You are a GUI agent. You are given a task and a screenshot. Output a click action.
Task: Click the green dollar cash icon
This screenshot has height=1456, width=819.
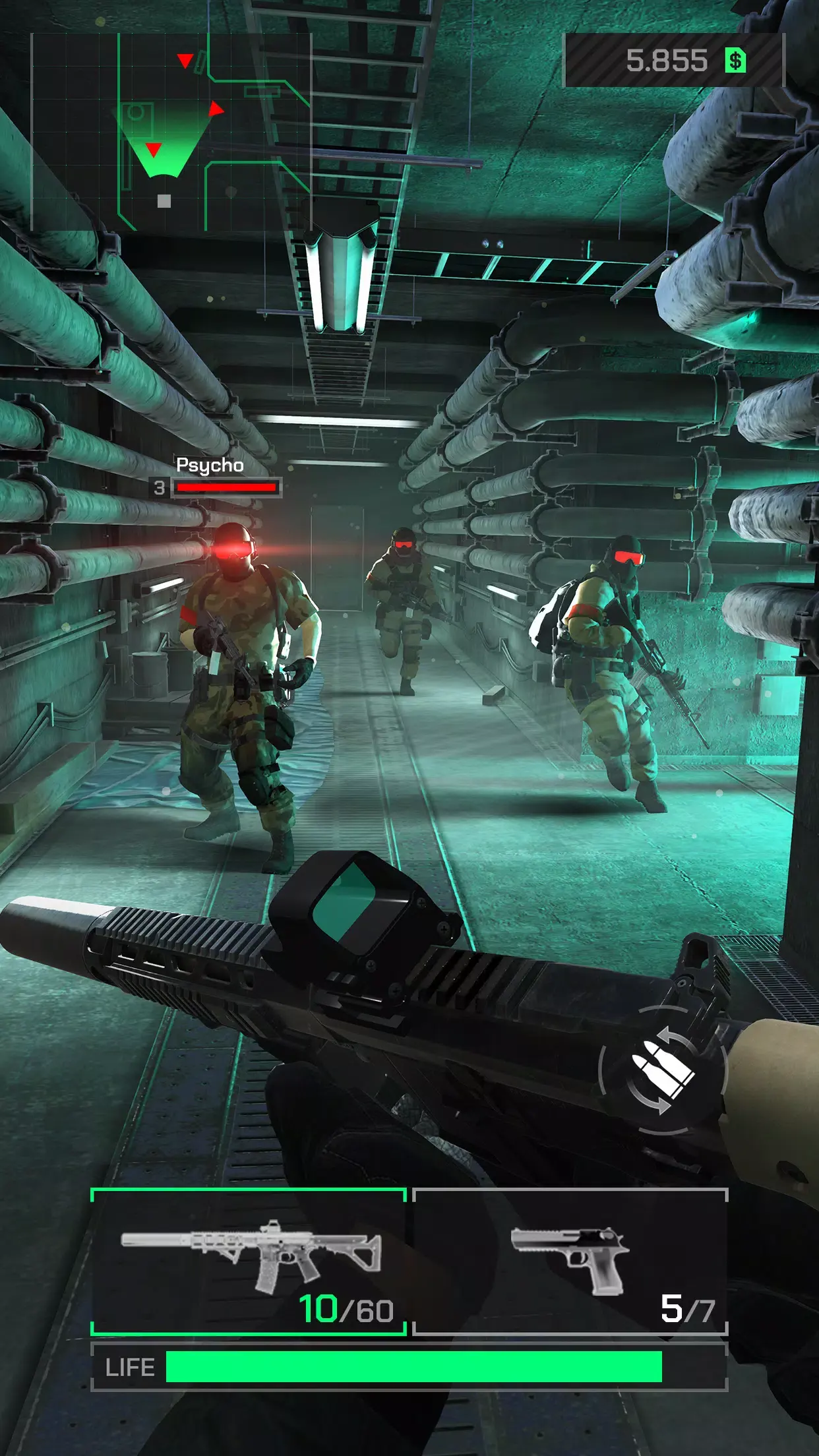(735, 61)
